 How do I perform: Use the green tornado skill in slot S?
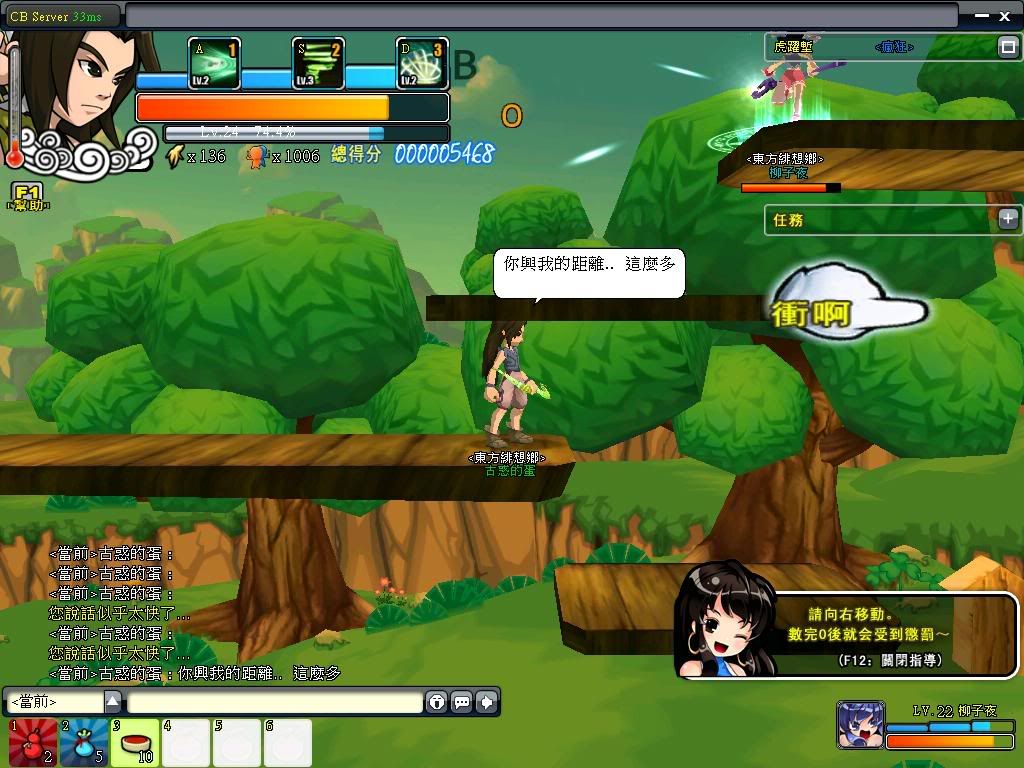click(318, 64)
